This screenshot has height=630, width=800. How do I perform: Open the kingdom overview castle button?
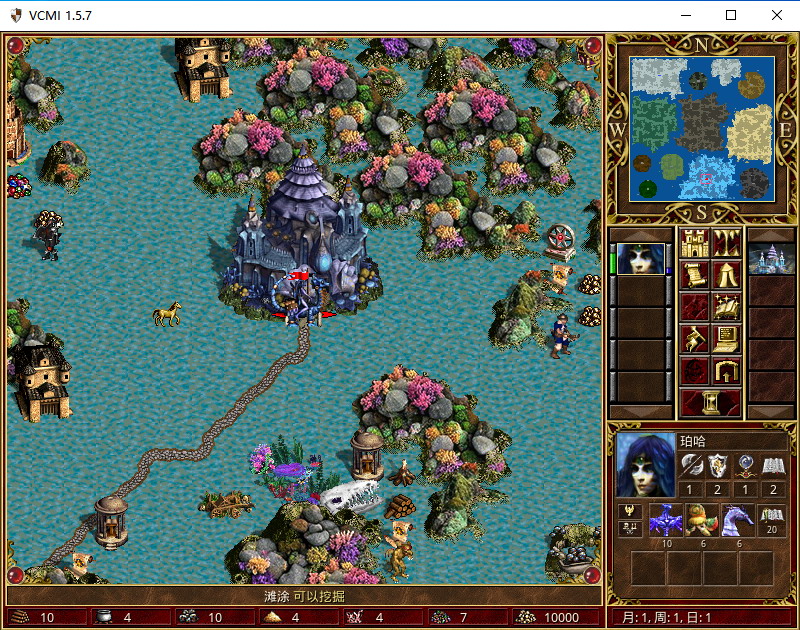pyautogui.click(x=694, y=243)
